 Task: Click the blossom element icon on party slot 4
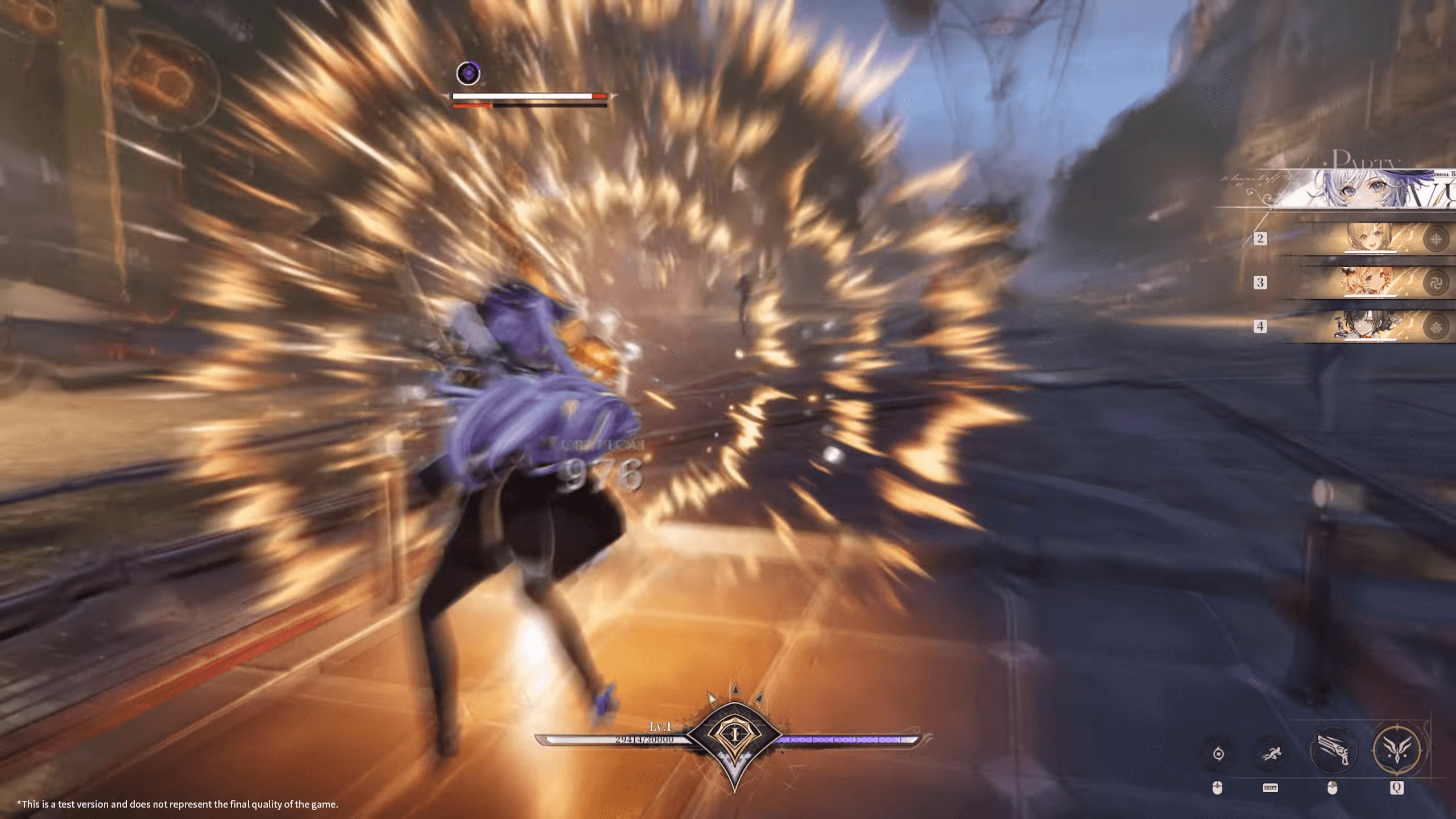[x=1436, y=326]
